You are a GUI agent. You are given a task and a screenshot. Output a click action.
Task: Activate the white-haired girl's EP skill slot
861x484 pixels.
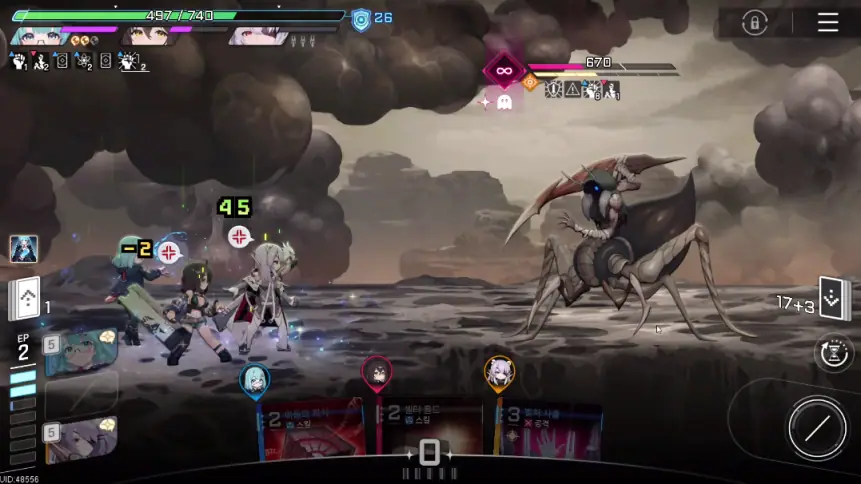[x=81, y=441]
